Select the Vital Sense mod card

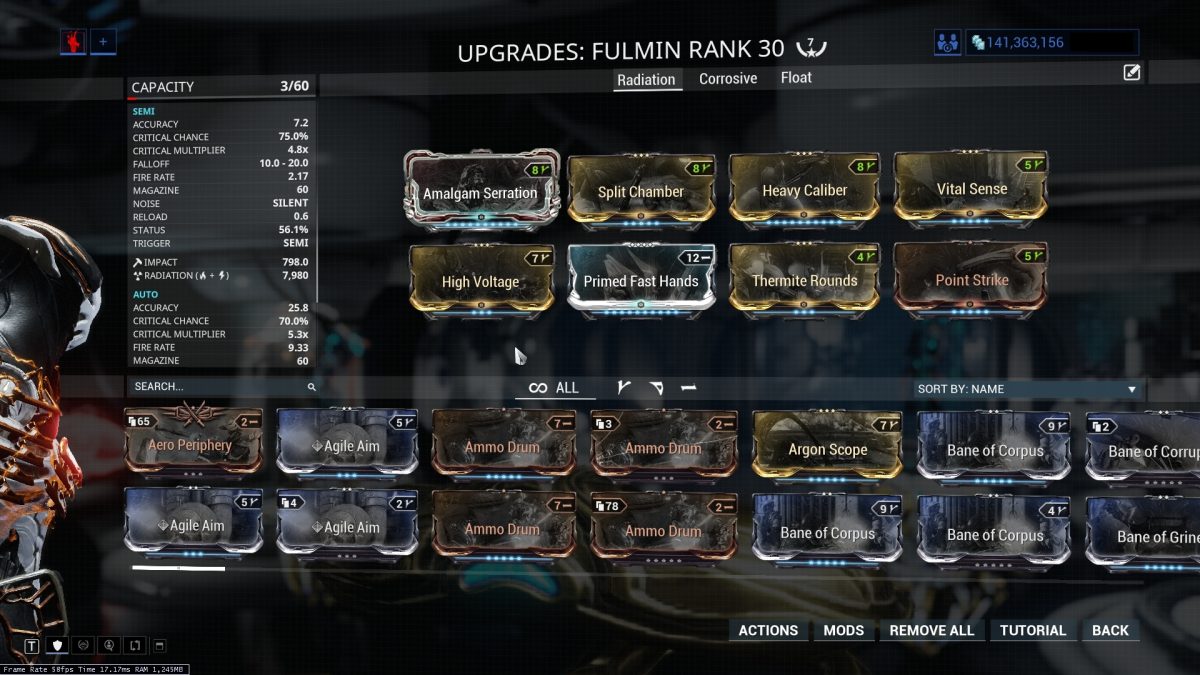[x=971, y=189]
